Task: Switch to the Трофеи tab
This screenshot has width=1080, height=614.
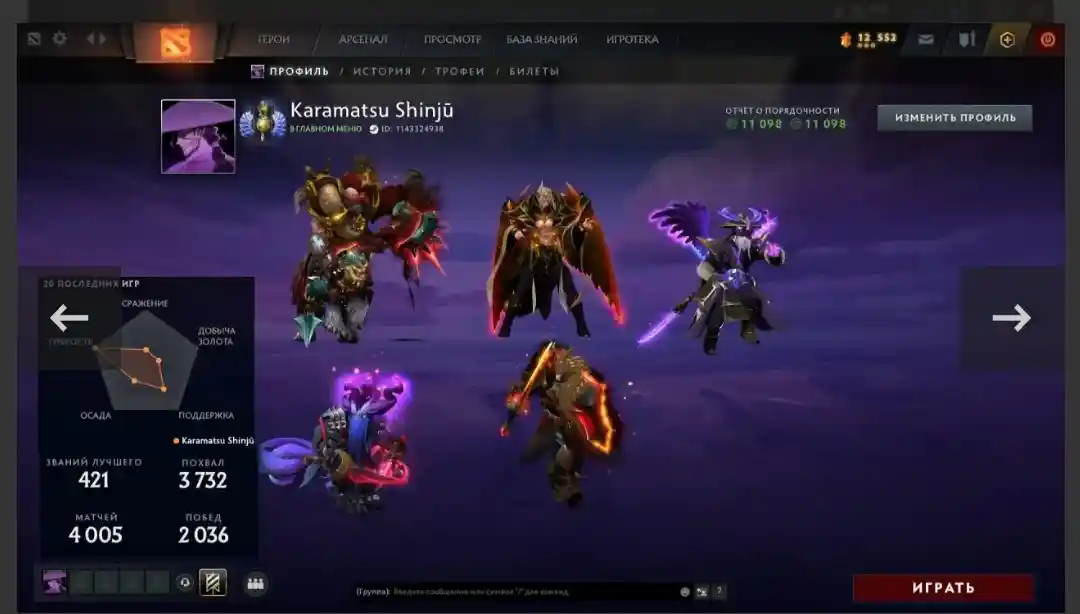Action: click(460, 72)
